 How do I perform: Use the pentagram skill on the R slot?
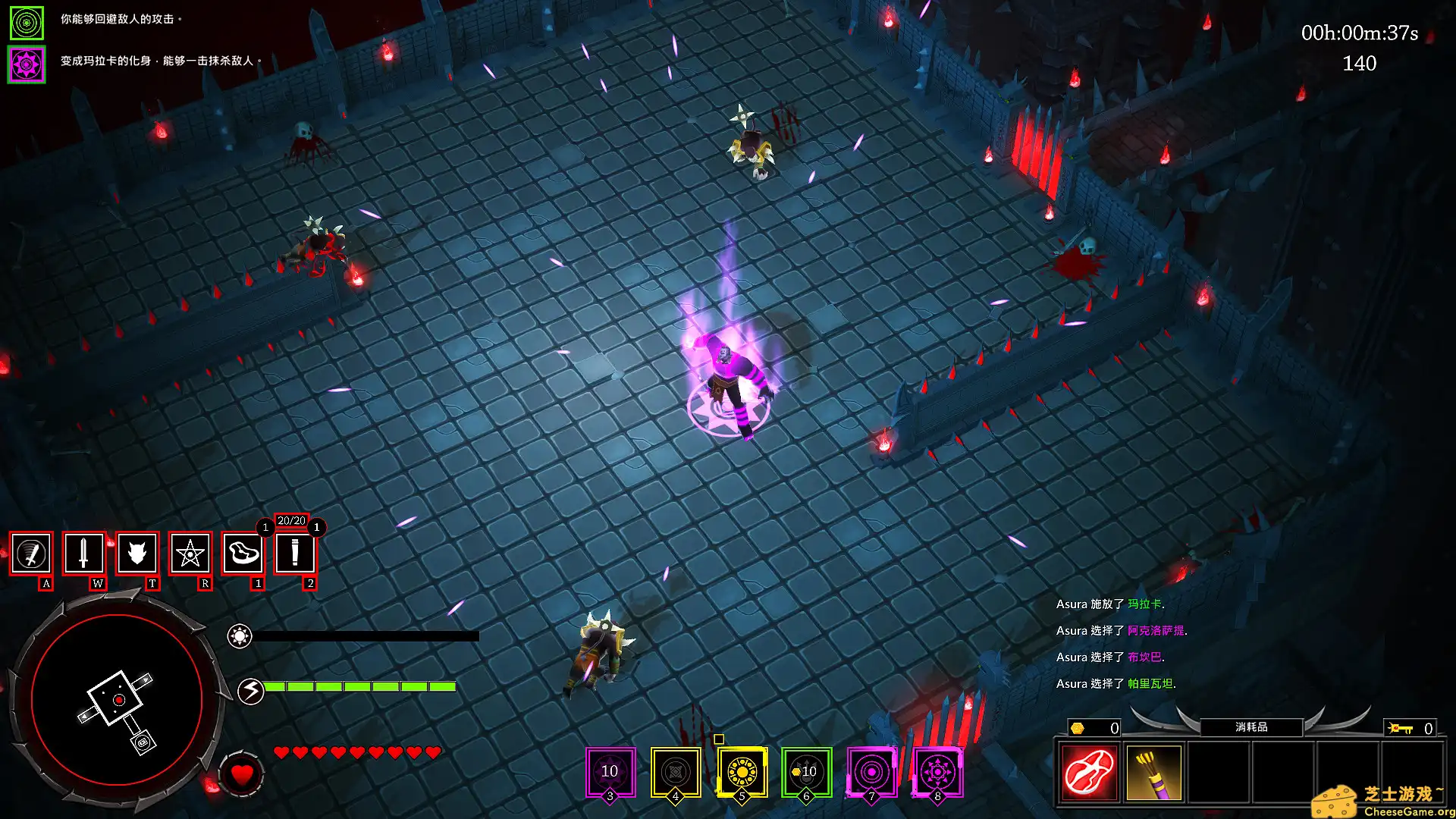click(x=190, y=554)
